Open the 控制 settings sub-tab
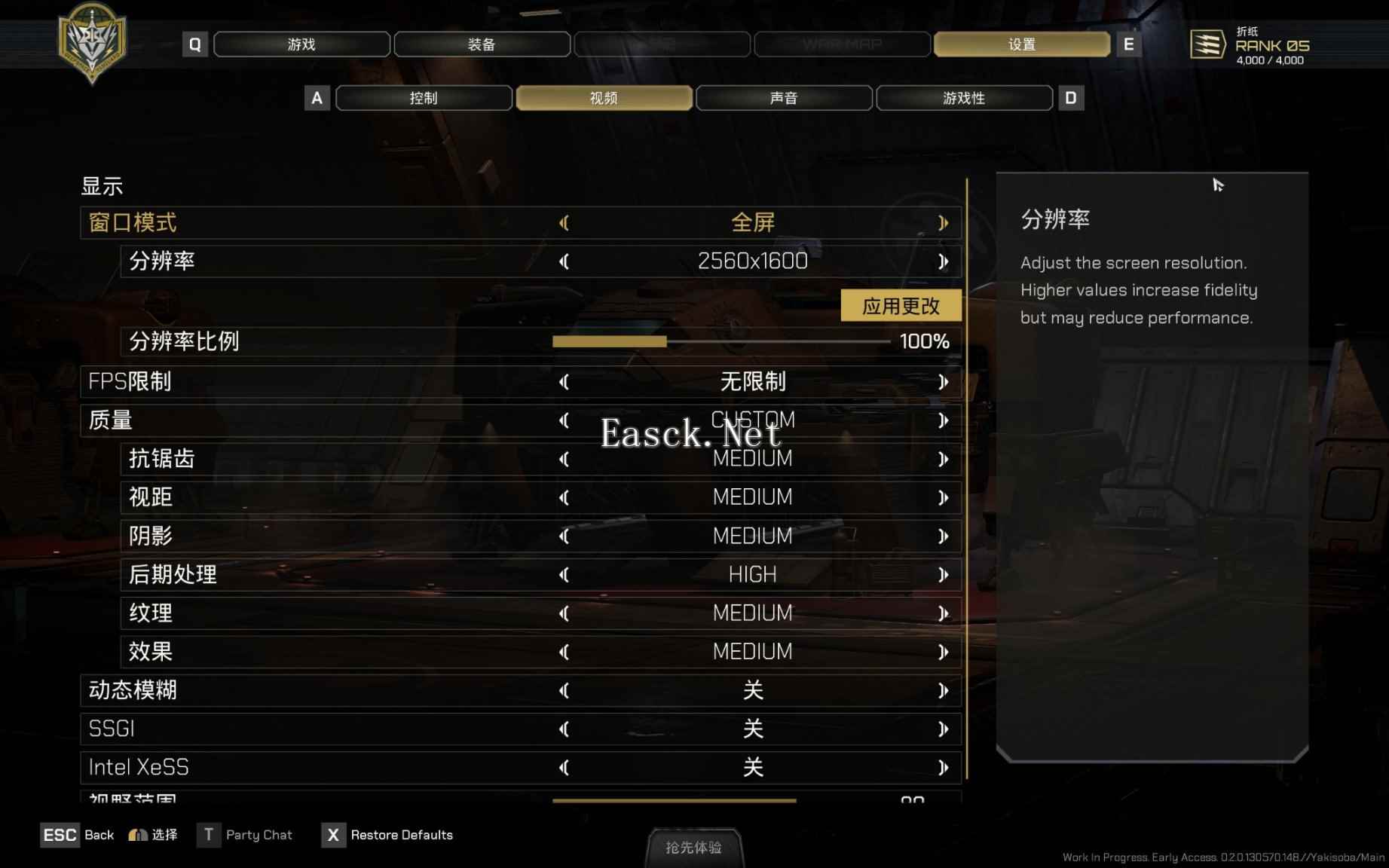 424,98
